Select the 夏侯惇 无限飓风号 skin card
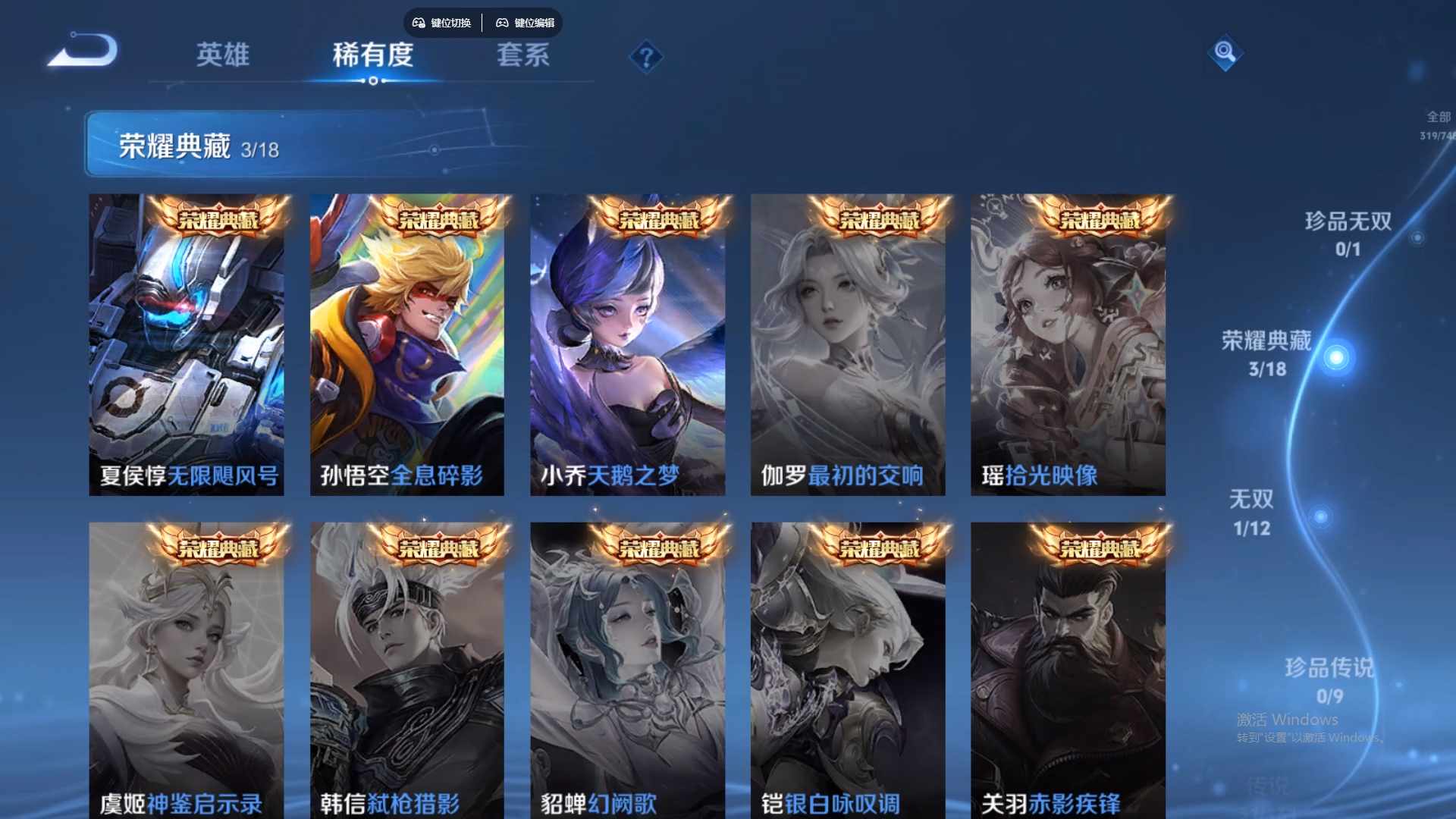The image size is (1456, 819). 187,345
